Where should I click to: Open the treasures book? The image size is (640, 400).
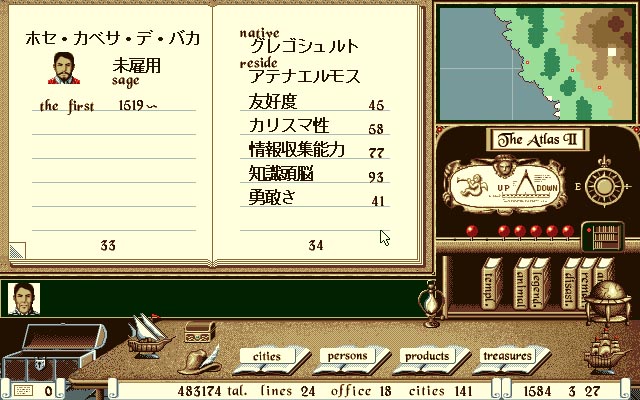point(506,356)
